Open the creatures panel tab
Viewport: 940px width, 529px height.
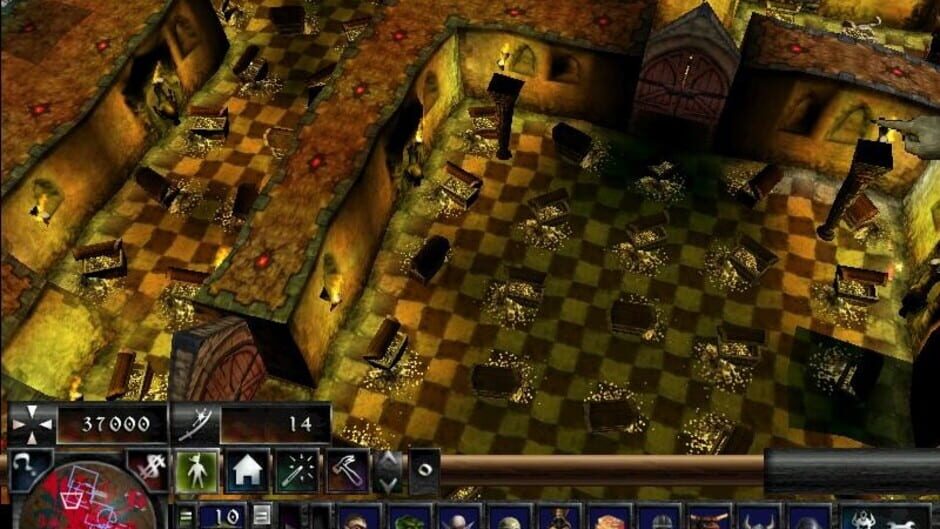pos(197,470)
